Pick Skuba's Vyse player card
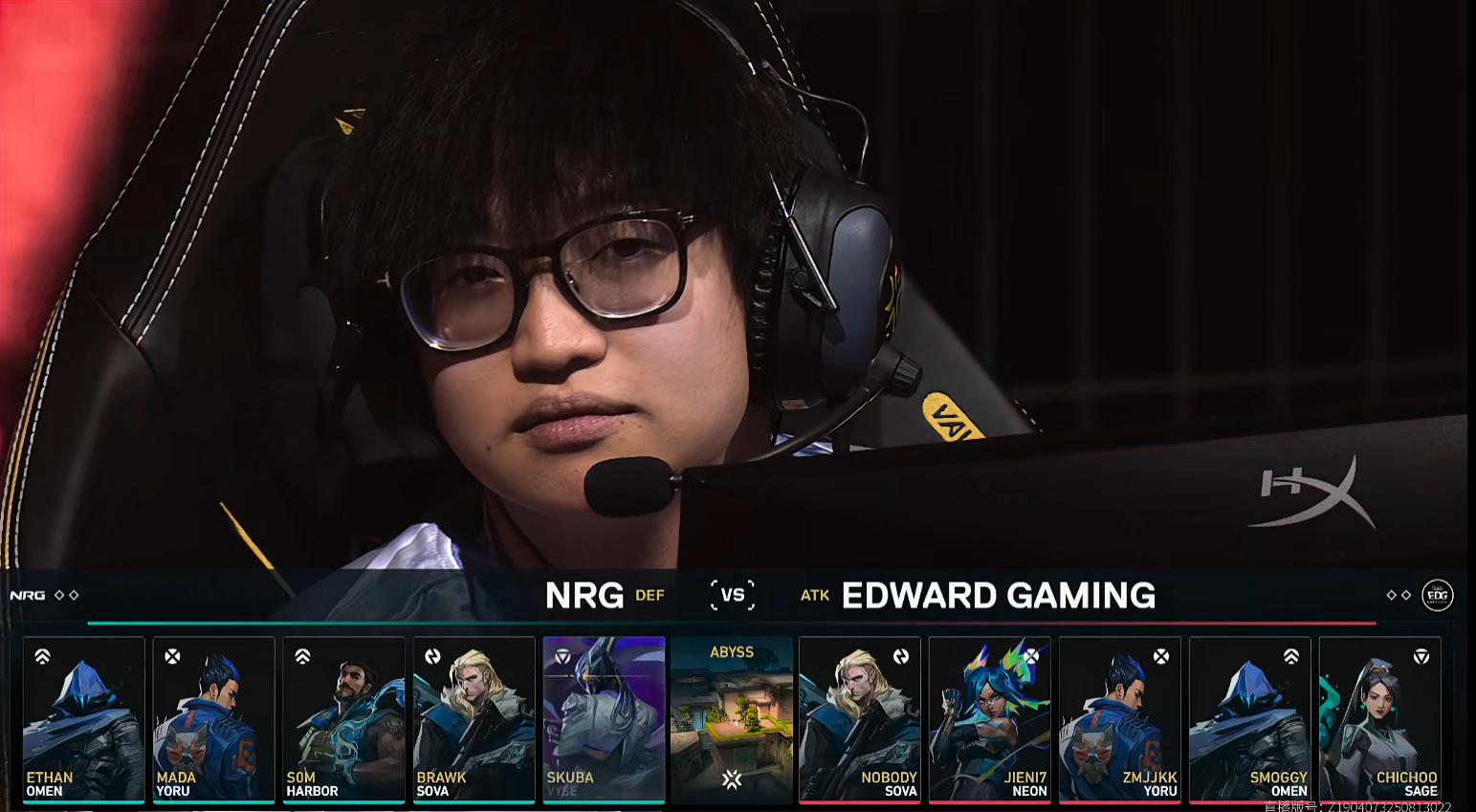The height and width of the screenshot is (812, 1476). click(x=604, y=719)
